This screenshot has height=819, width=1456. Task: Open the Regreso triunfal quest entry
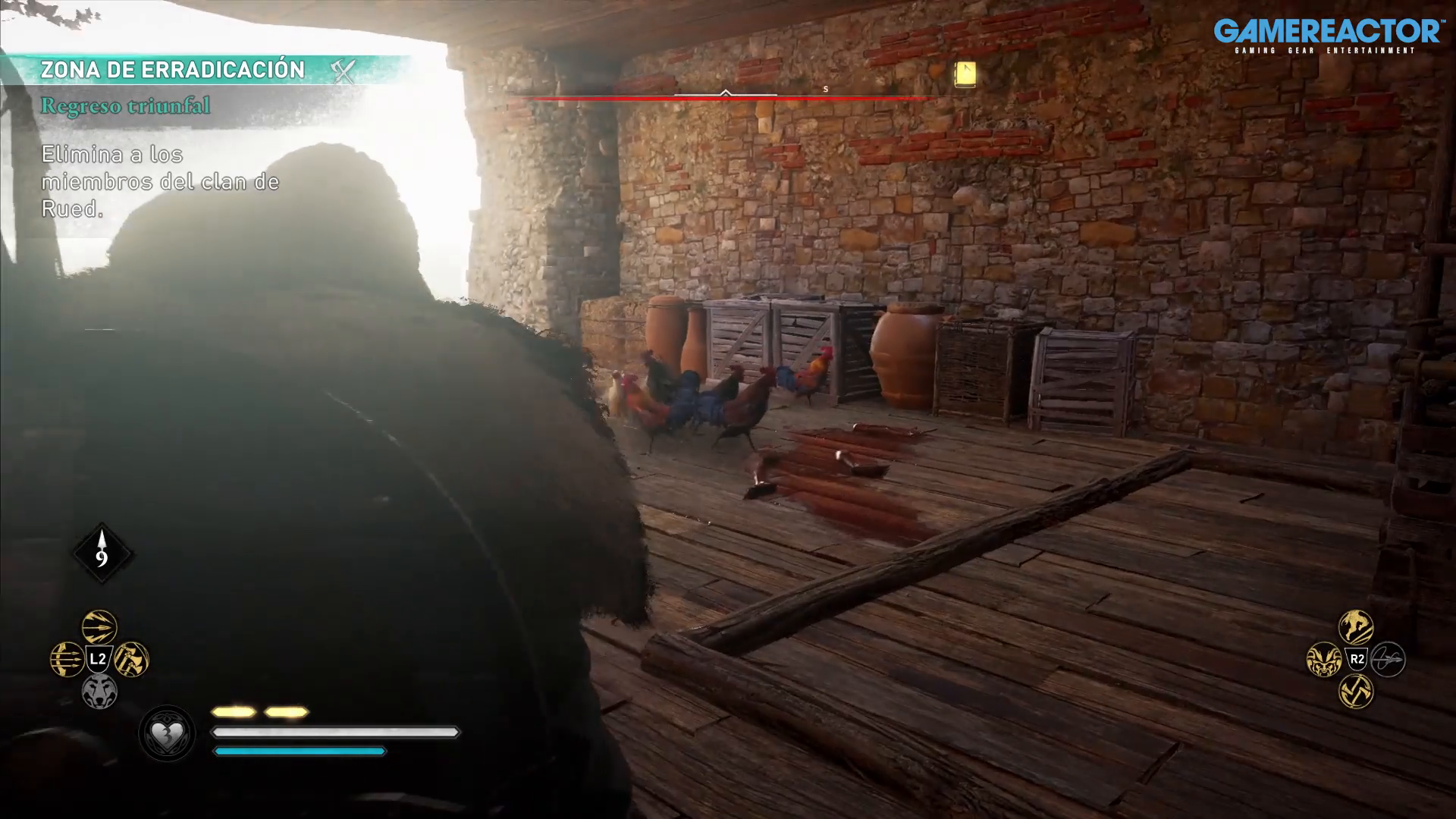tap(125, 105)
